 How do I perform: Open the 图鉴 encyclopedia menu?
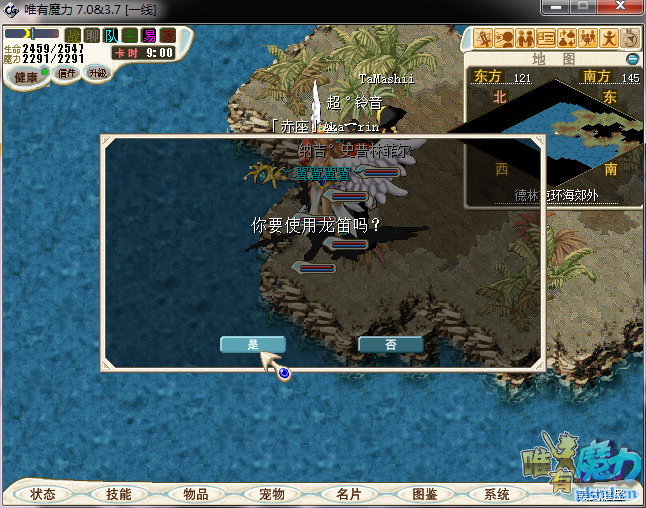pos(424,494)
